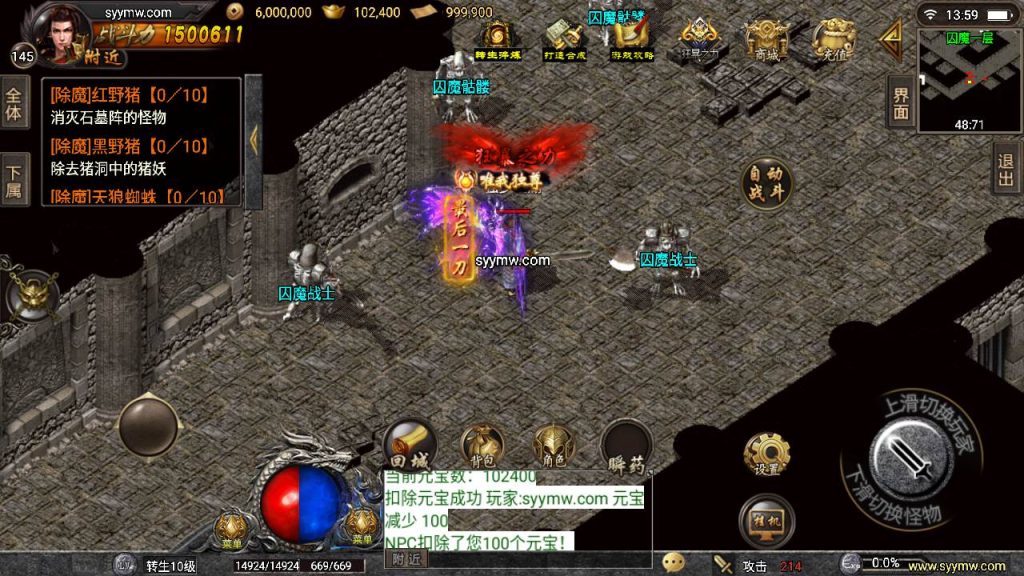1024x576 pixels.
Task: Open the 背包 backpack
Action: [x=482, y=446]
